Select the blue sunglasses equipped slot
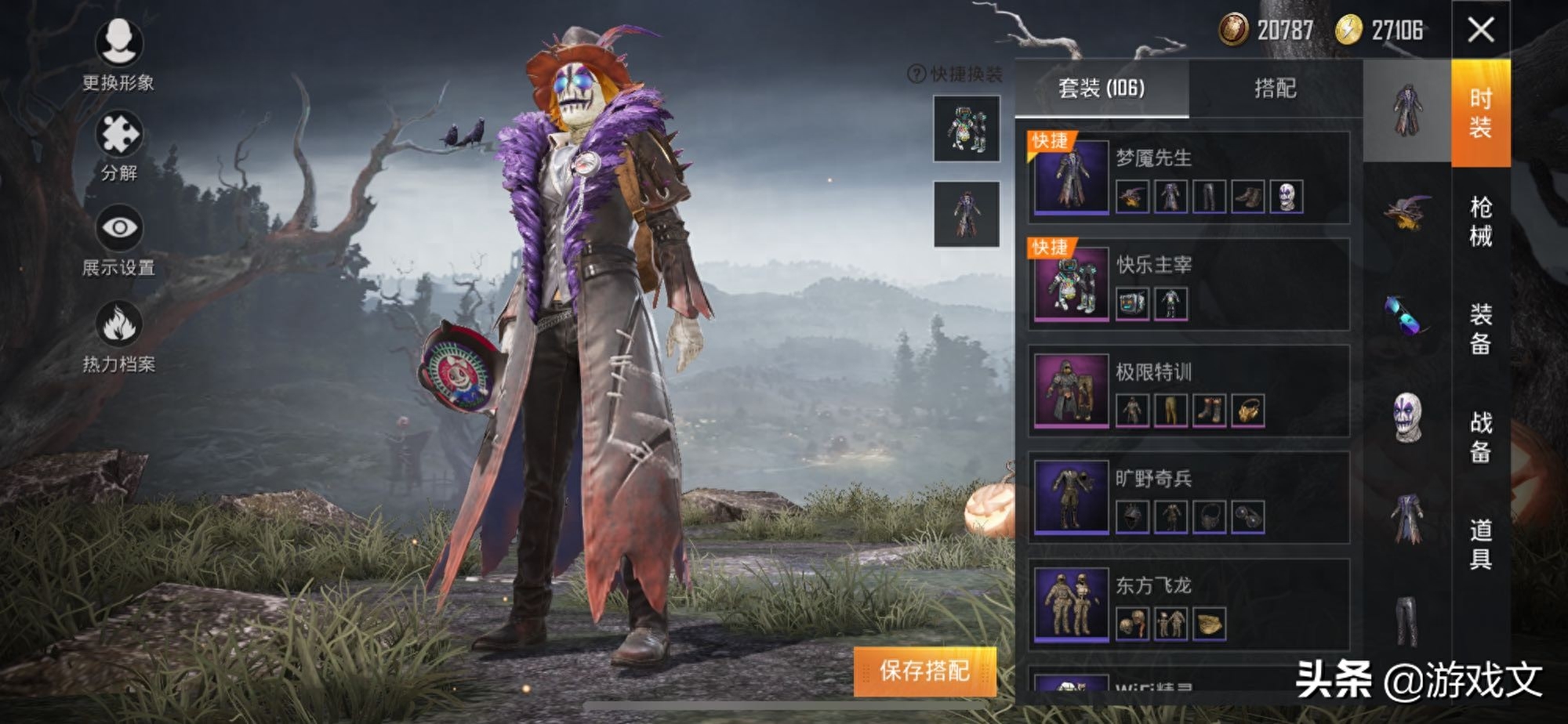Viewport: 1568px width, 724px height. [x=1407, y=315]
